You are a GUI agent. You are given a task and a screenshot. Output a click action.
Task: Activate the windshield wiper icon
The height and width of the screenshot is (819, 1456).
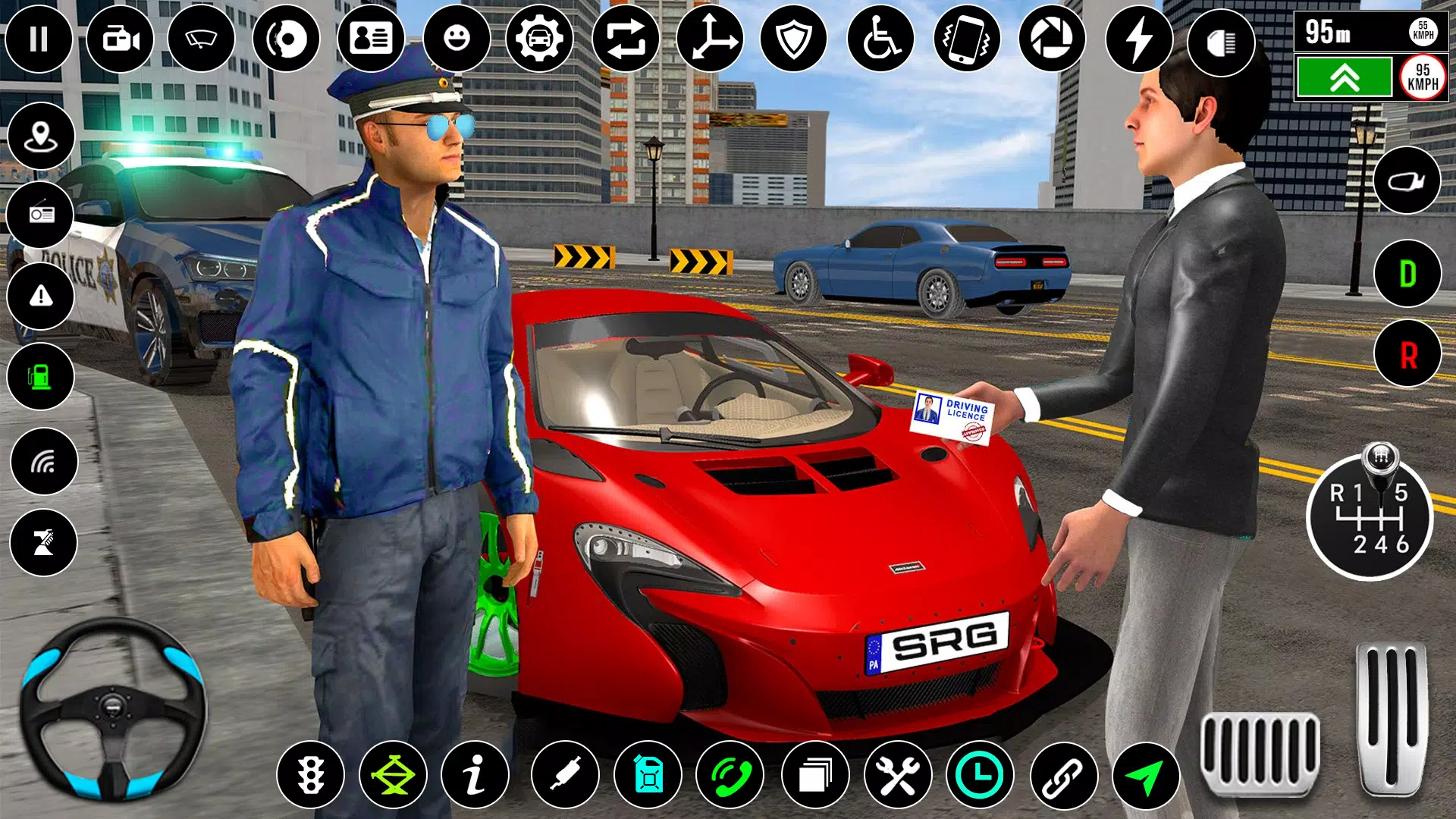(x=202, y=39)
